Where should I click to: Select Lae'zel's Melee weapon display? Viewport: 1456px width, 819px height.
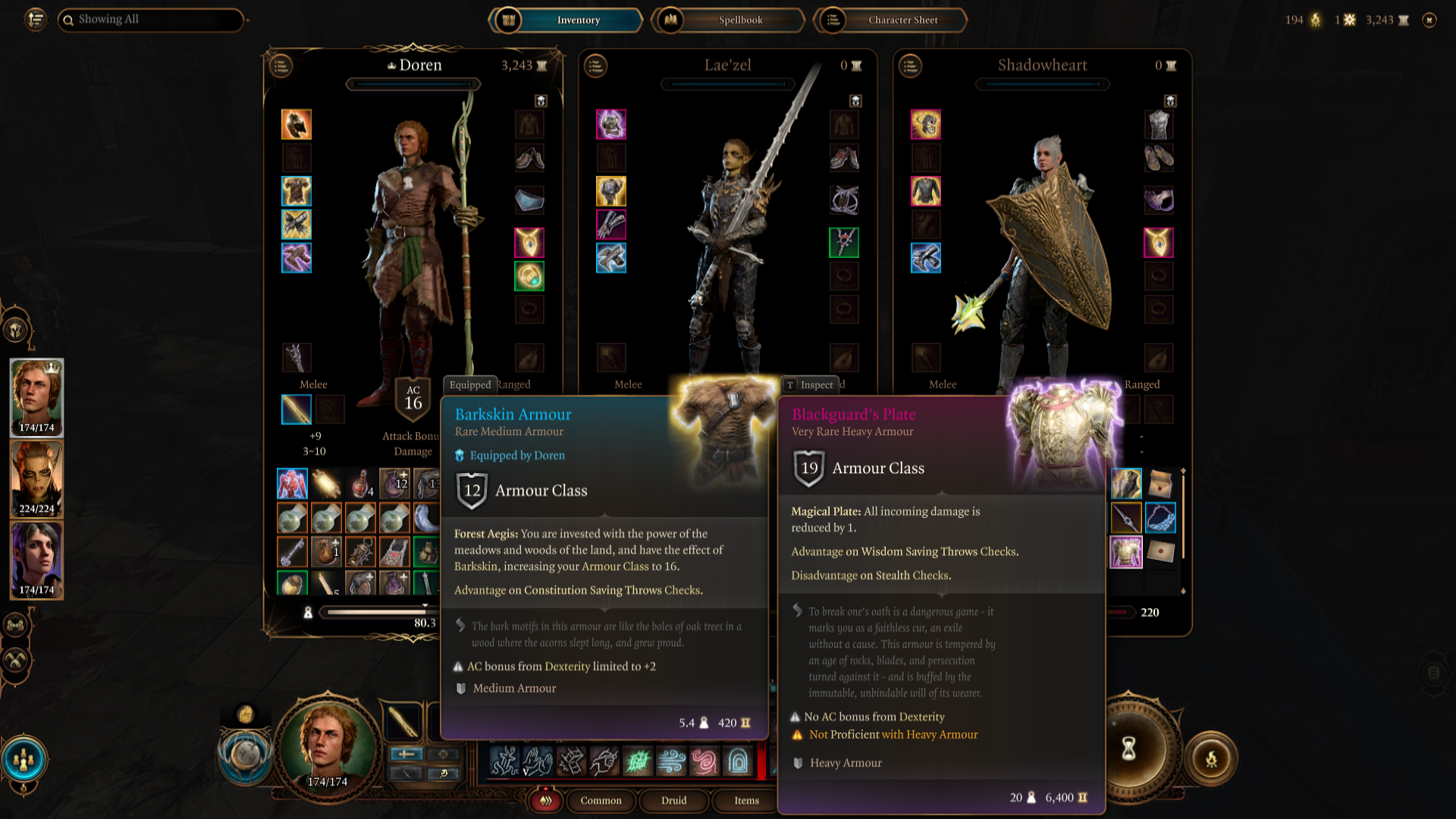[627, 384]
